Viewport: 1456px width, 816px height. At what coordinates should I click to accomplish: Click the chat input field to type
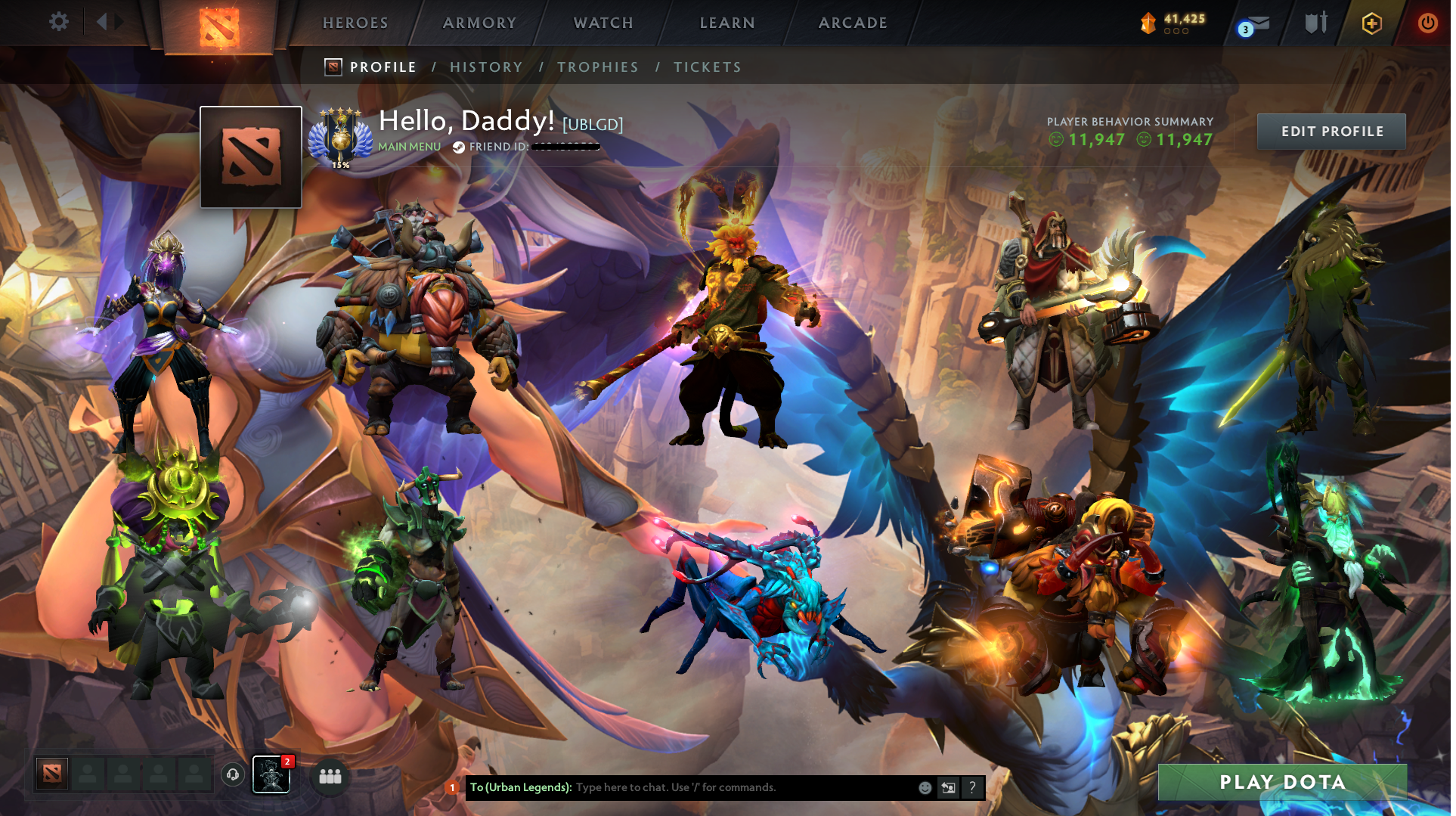point(718,787)
